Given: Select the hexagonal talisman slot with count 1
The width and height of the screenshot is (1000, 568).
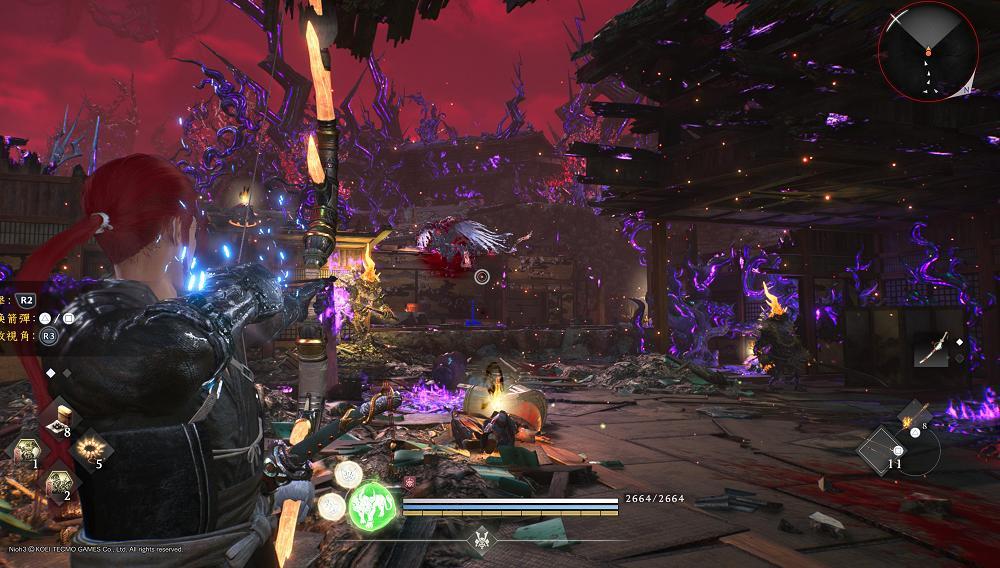Looking at the screenshot, I should 23,450.
